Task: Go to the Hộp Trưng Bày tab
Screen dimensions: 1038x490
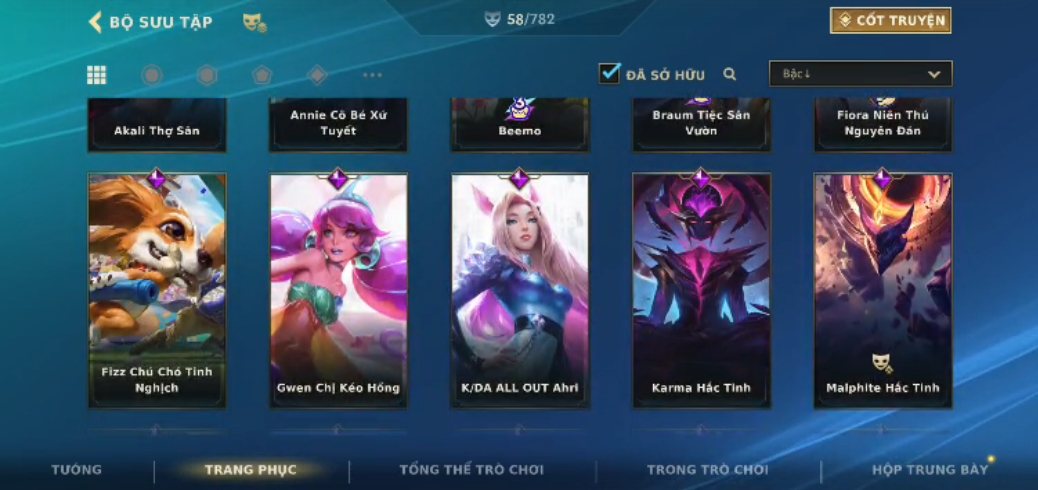Action: [x=930, y=470]
